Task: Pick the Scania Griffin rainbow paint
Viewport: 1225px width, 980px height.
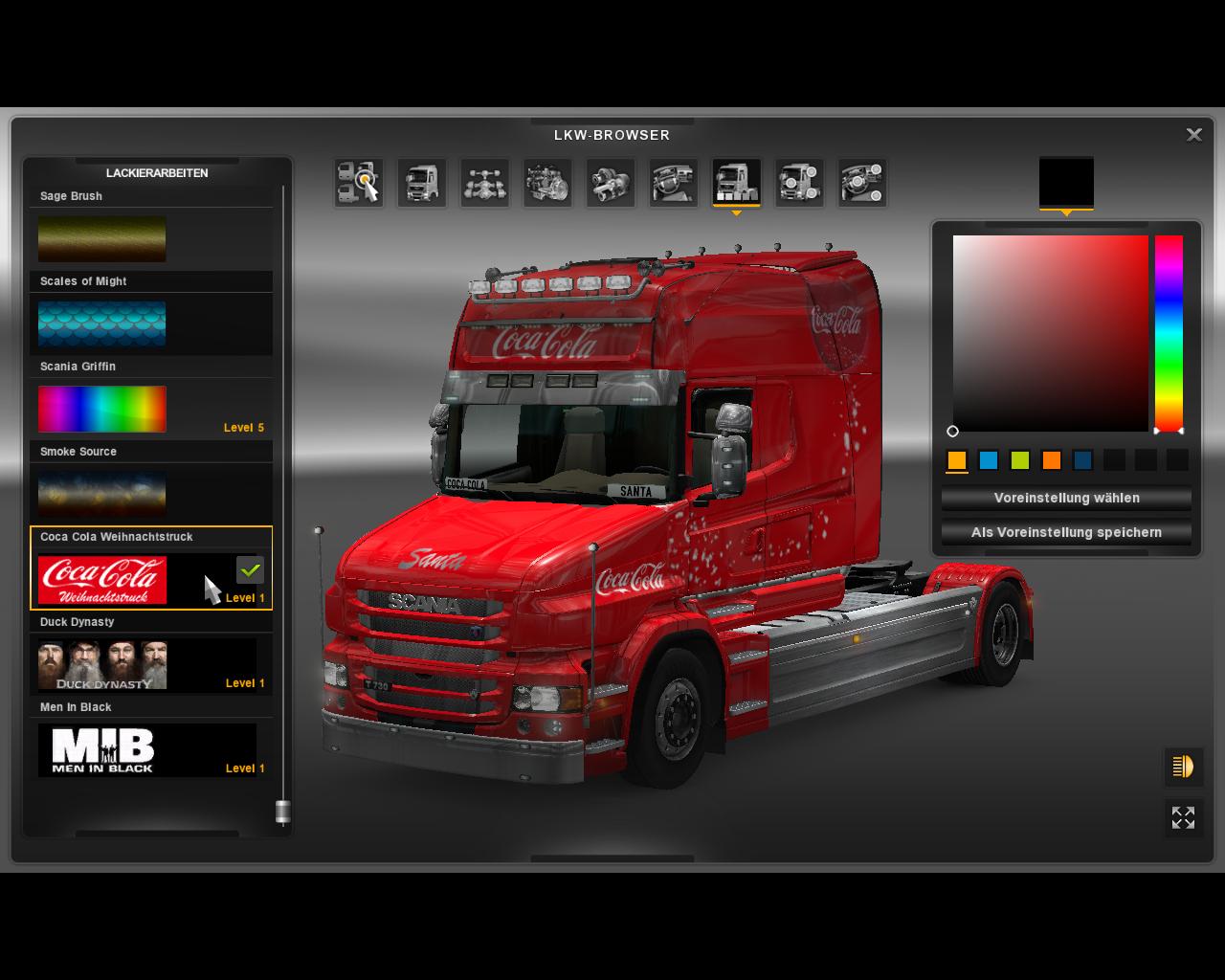Action: tap(102, 409)
